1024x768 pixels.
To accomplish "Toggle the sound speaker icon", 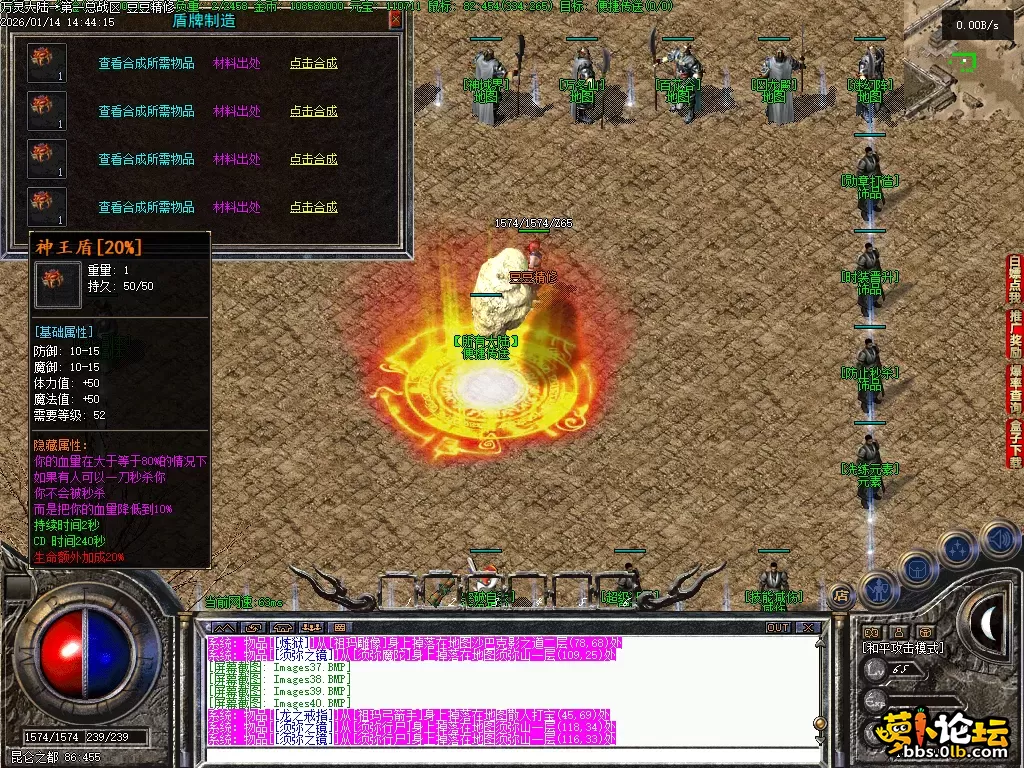I will (x=998, y=539).
